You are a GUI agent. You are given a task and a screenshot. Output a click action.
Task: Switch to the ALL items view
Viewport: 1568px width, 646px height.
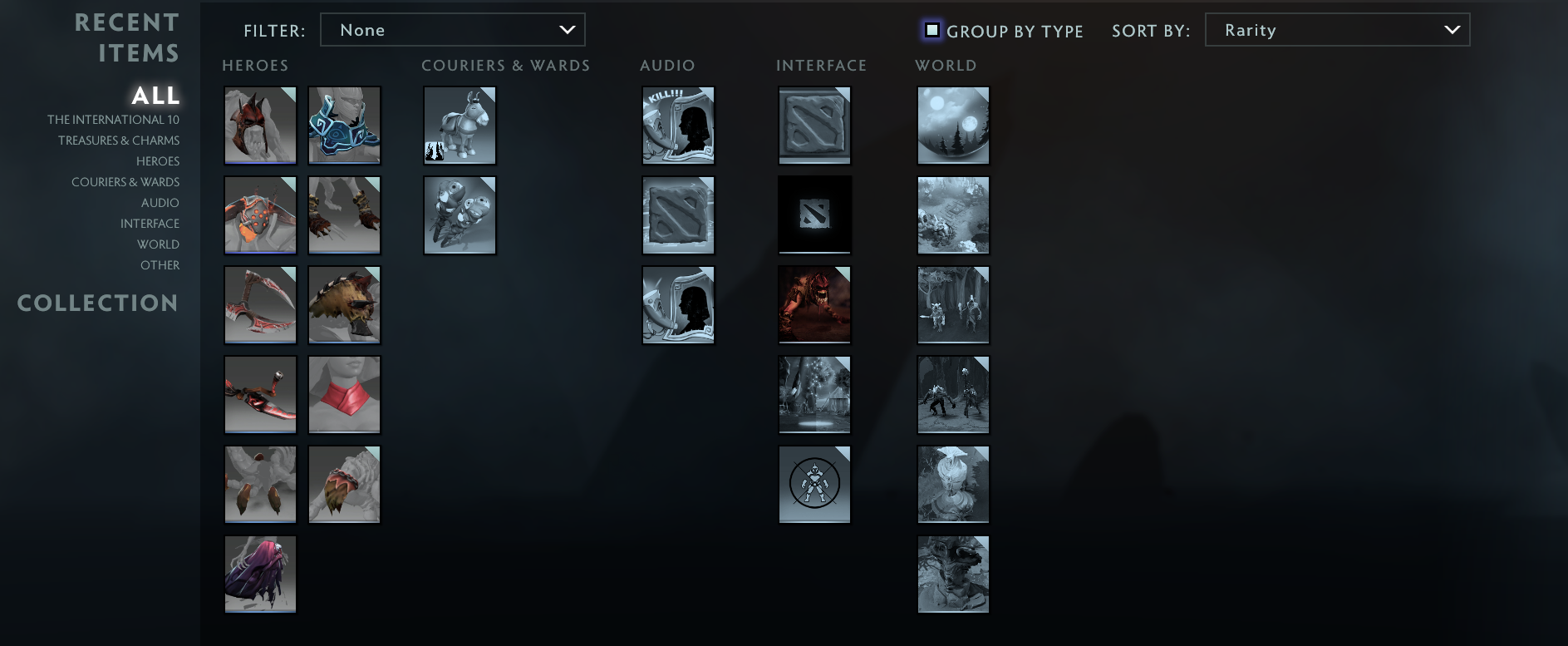[x=155, y=96]
